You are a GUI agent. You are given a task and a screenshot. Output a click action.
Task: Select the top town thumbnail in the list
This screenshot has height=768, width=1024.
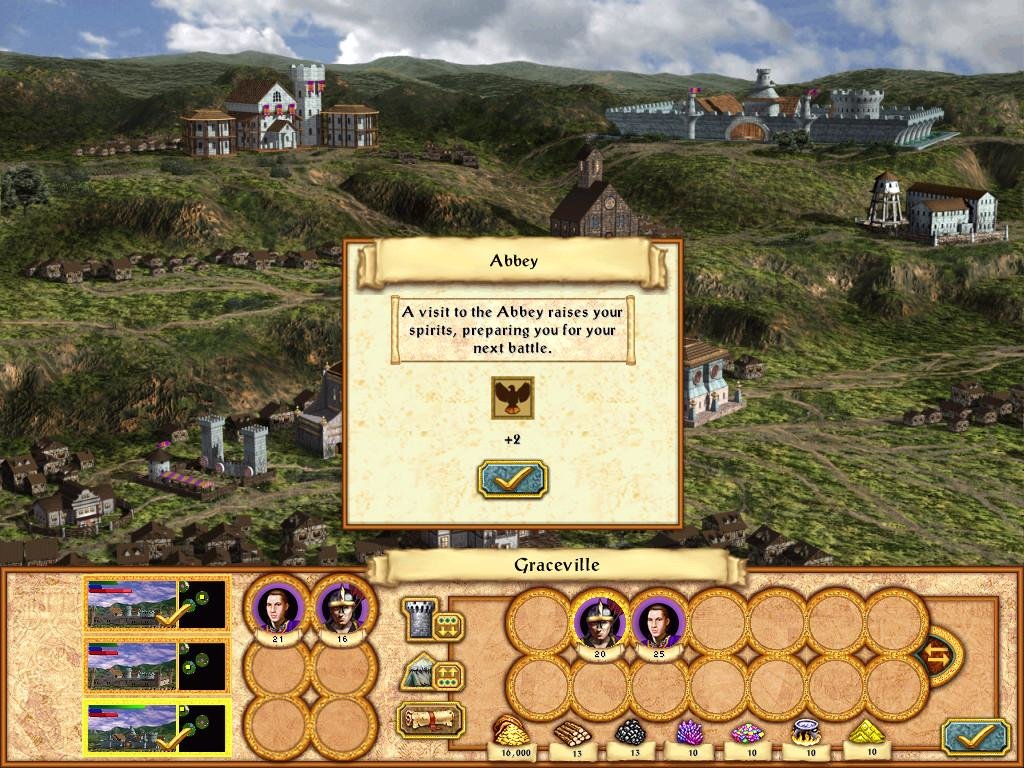tap(157, 604)
